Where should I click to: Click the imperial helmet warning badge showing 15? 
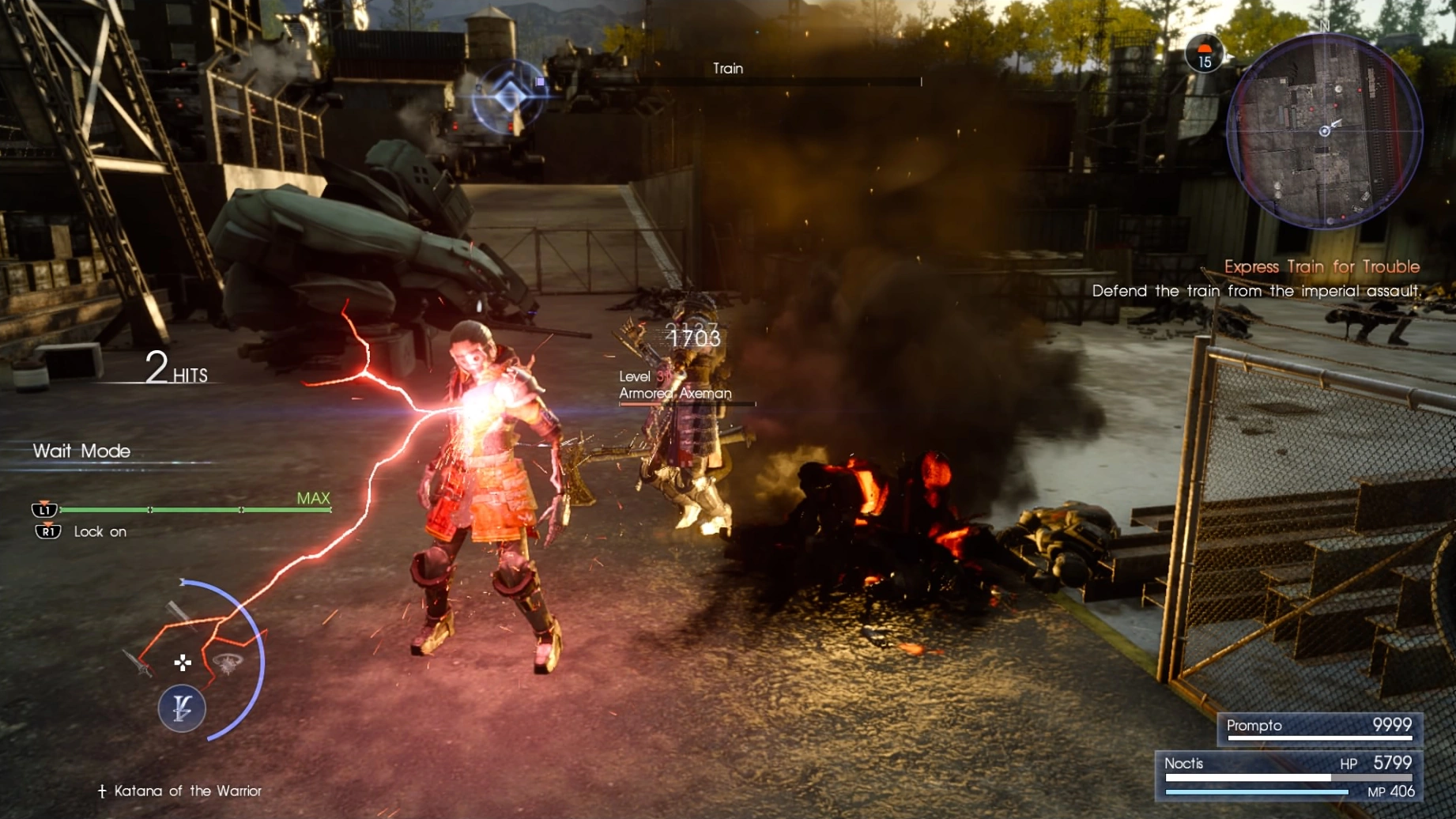coord(1205,55)
